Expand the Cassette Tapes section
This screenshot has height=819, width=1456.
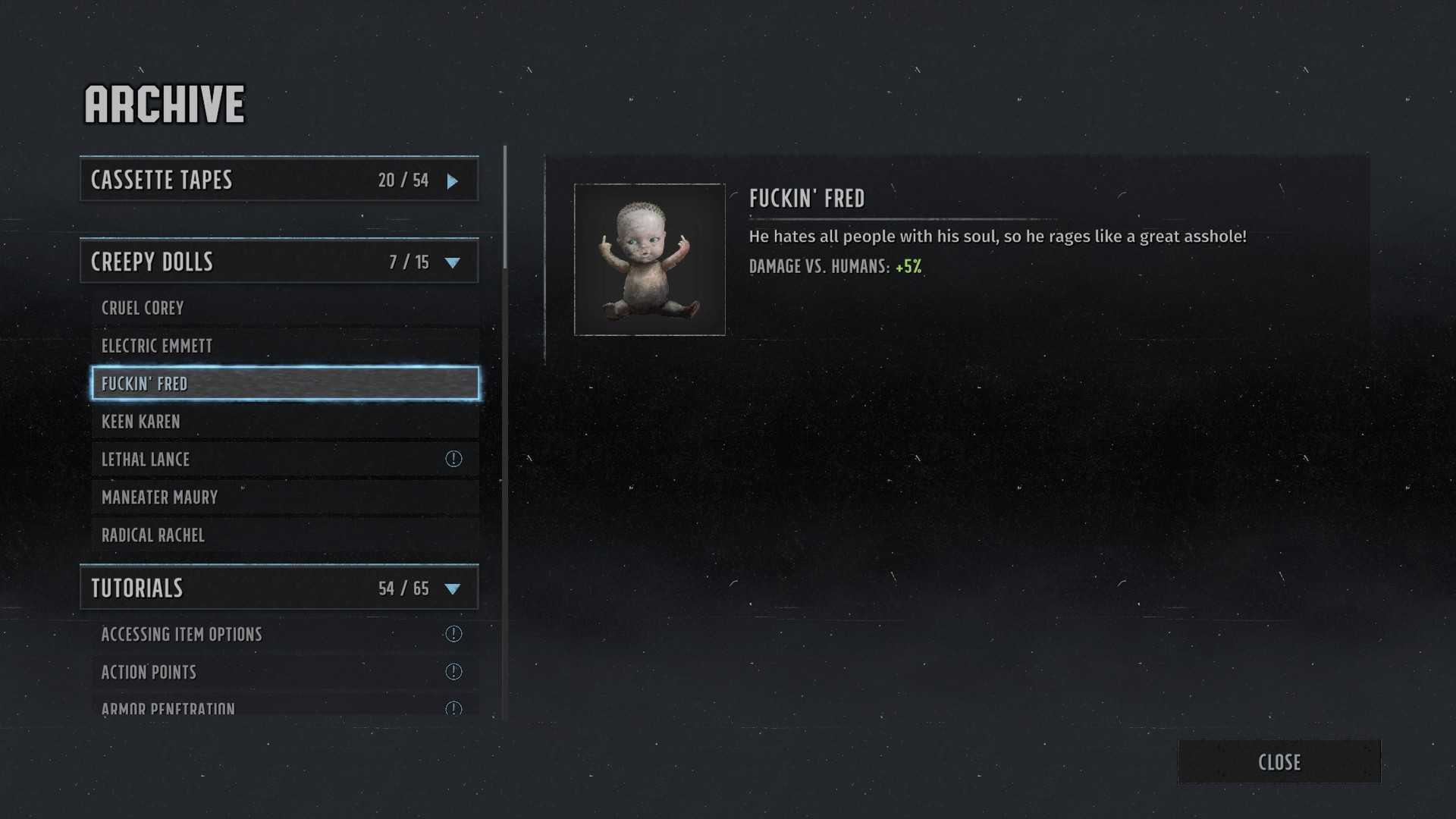coord(279,180)
